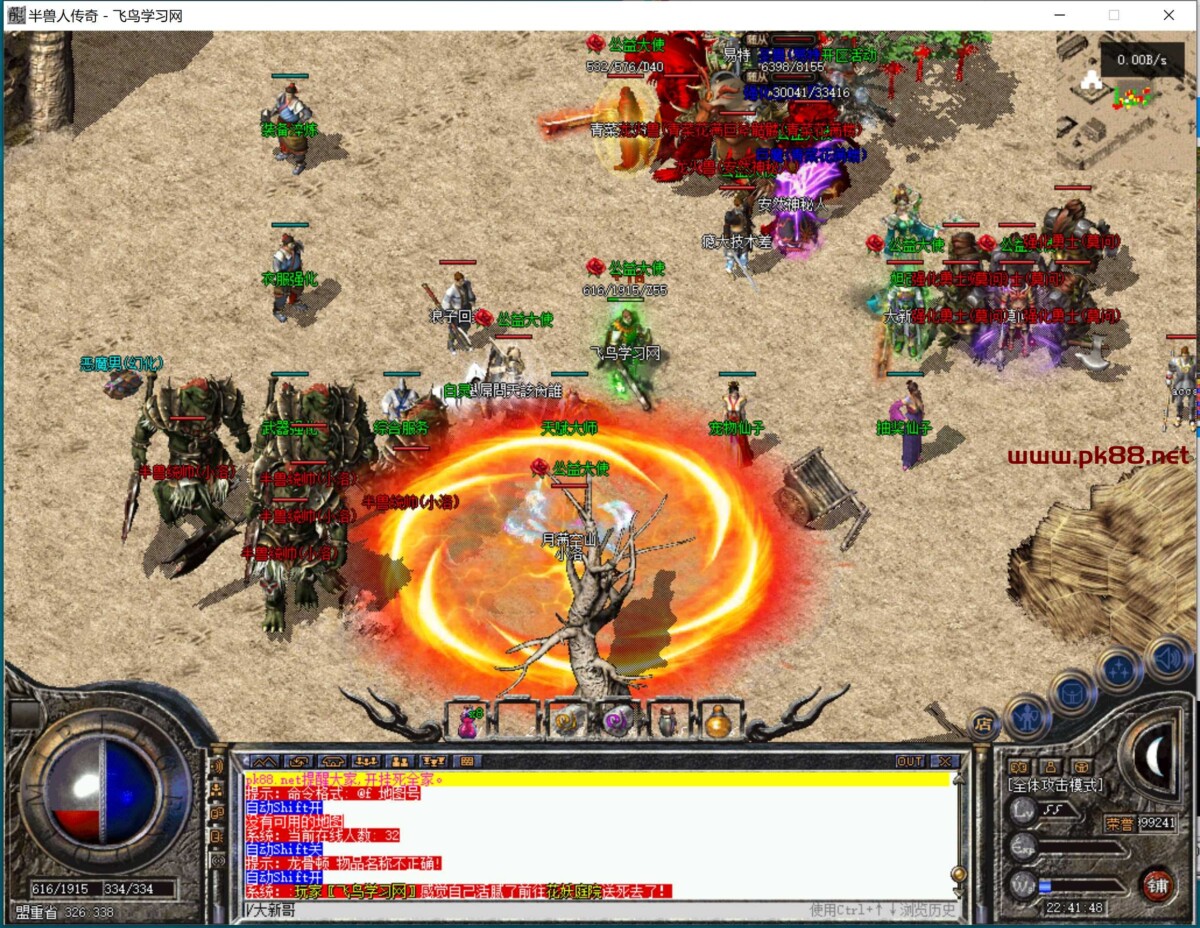Use the grey jar belt item
Screen dimensions: 1200x928
[667, 720]
